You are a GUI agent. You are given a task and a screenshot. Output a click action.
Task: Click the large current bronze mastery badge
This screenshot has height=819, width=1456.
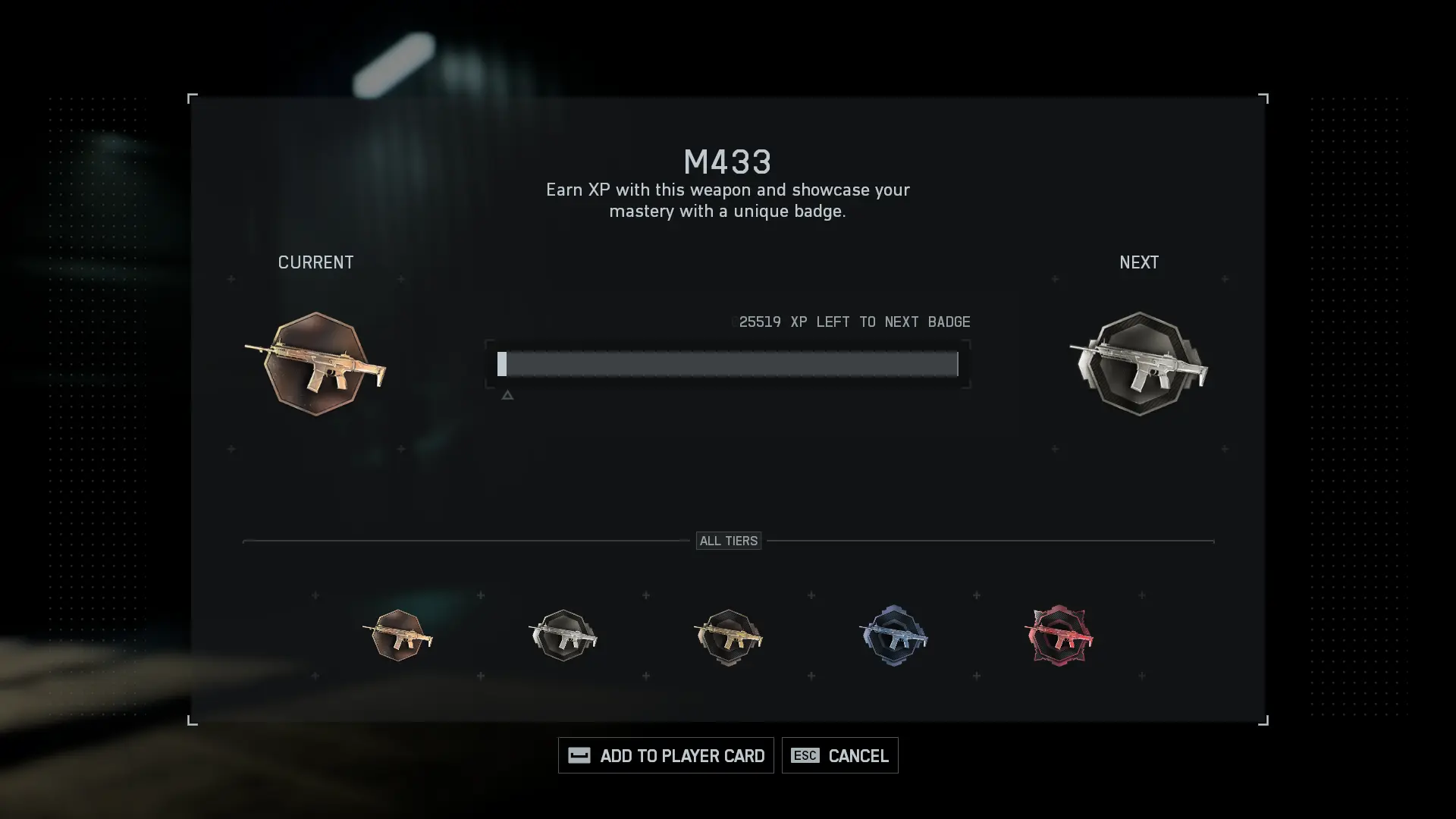tap(315, 364)
